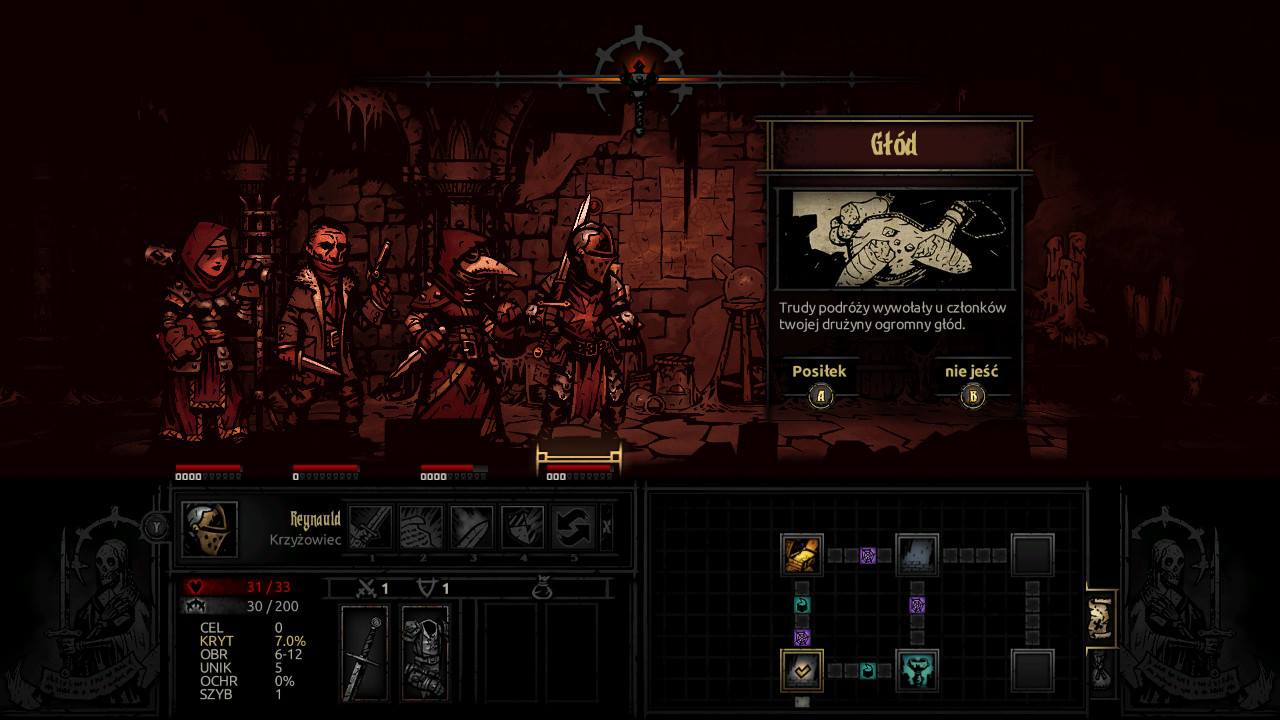The image size is (1280, 720).
Task: Select the cyan curio room on the map
Action: click(917, 670)
